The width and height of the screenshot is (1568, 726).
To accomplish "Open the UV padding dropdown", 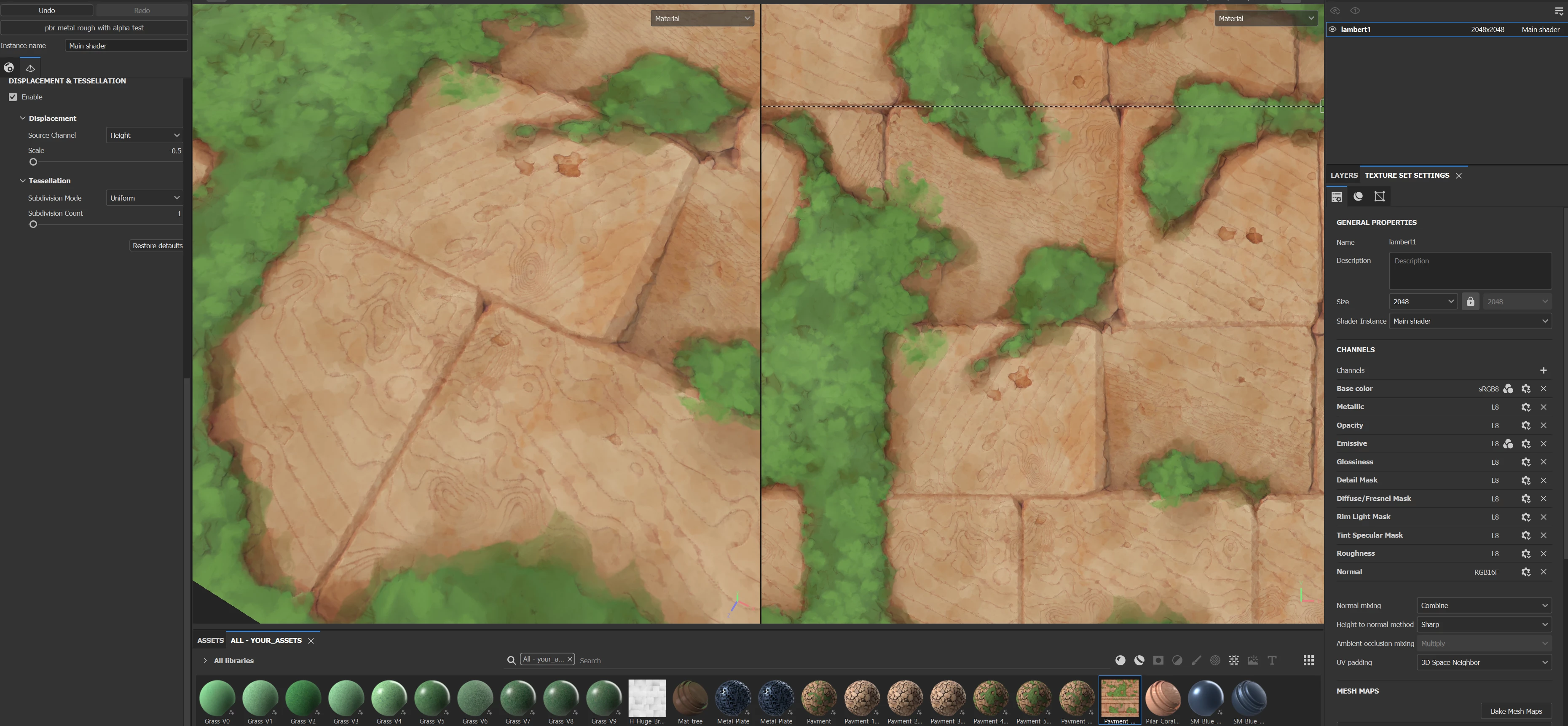I will pyautogui.click(x=1483, y=662).
